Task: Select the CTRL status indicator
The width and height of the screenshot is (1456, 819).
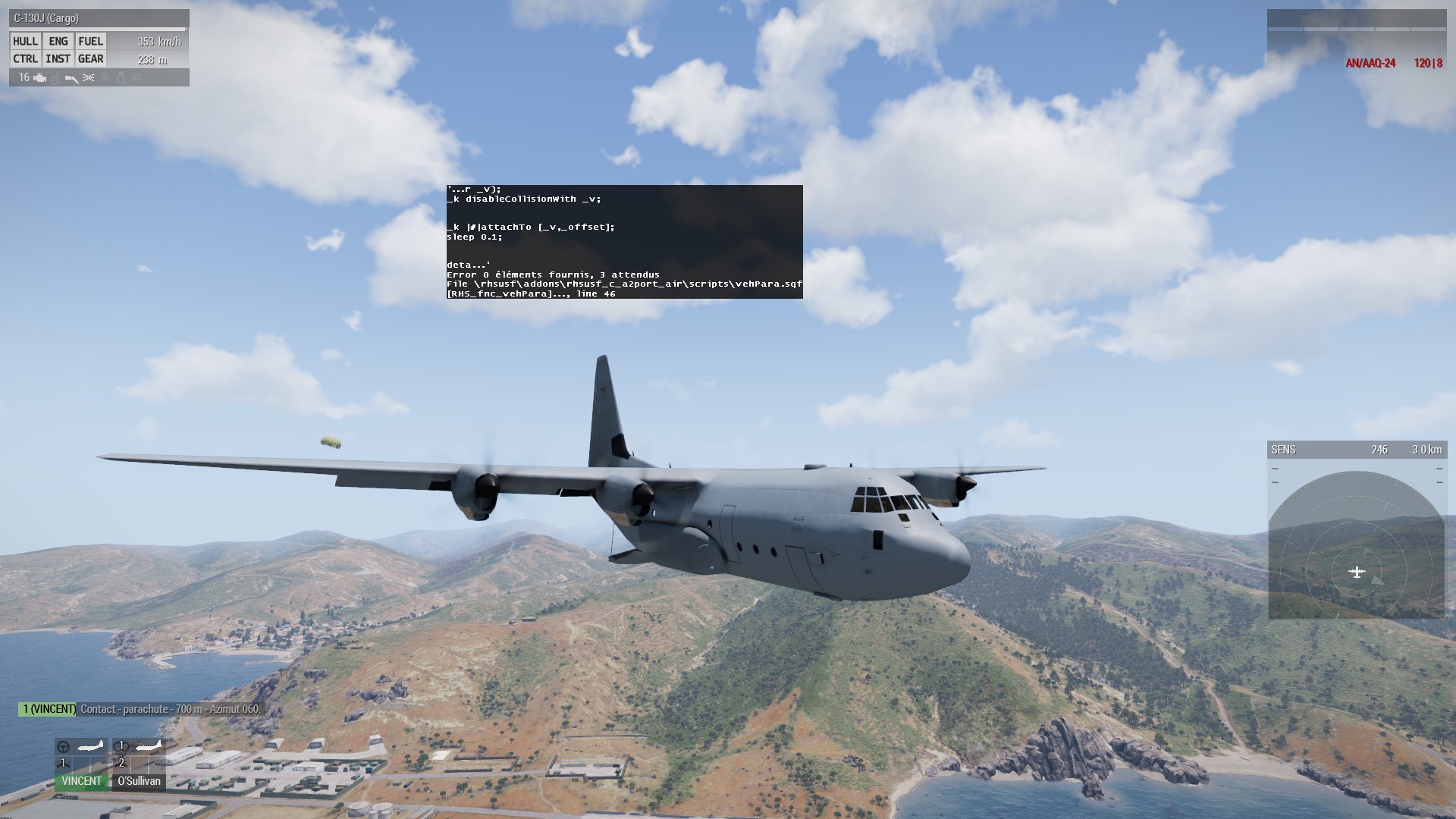Action: click(x=25, y=59)
